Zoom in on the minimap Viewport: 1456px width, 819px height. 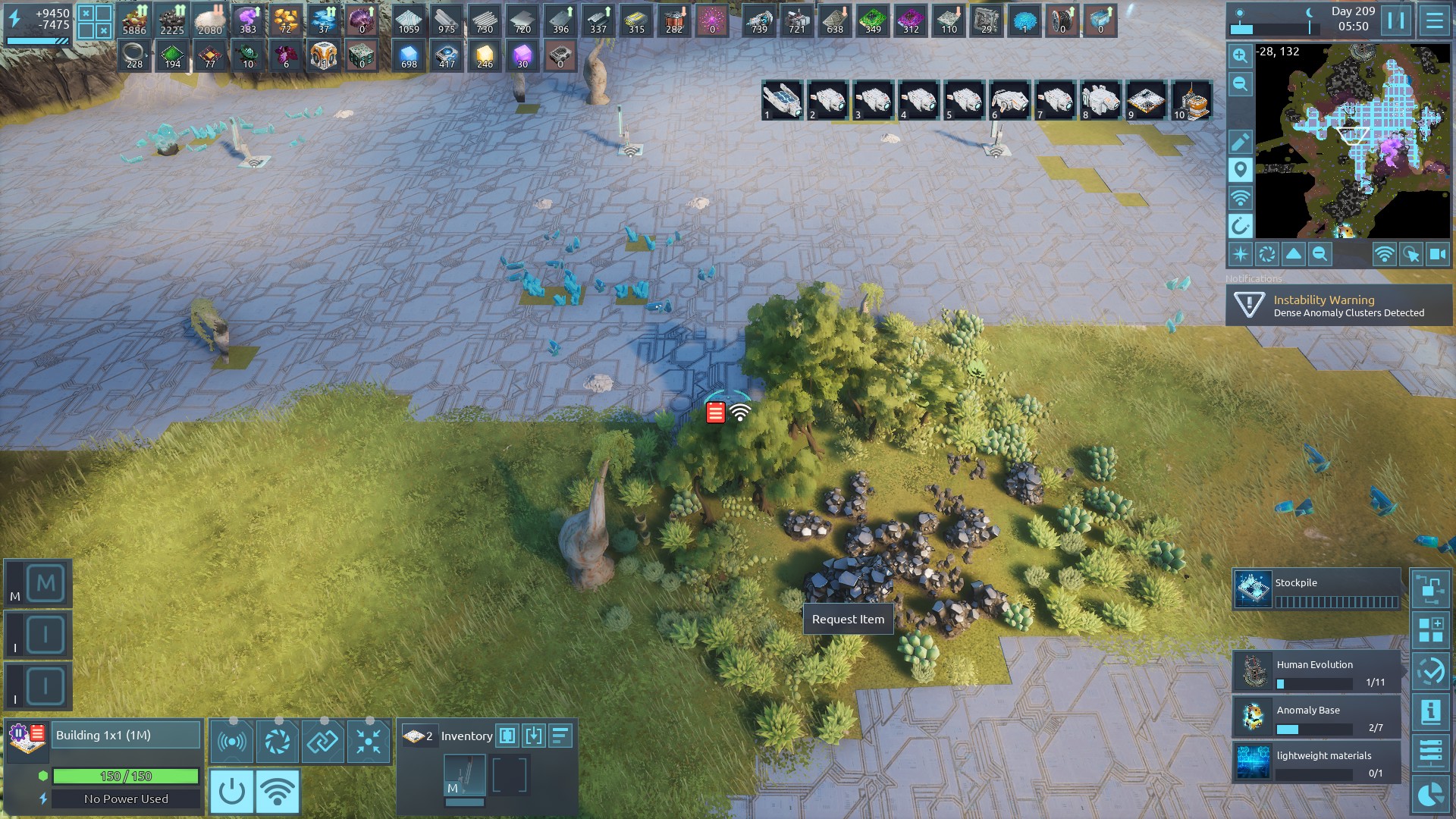(x=1241, y=55)
